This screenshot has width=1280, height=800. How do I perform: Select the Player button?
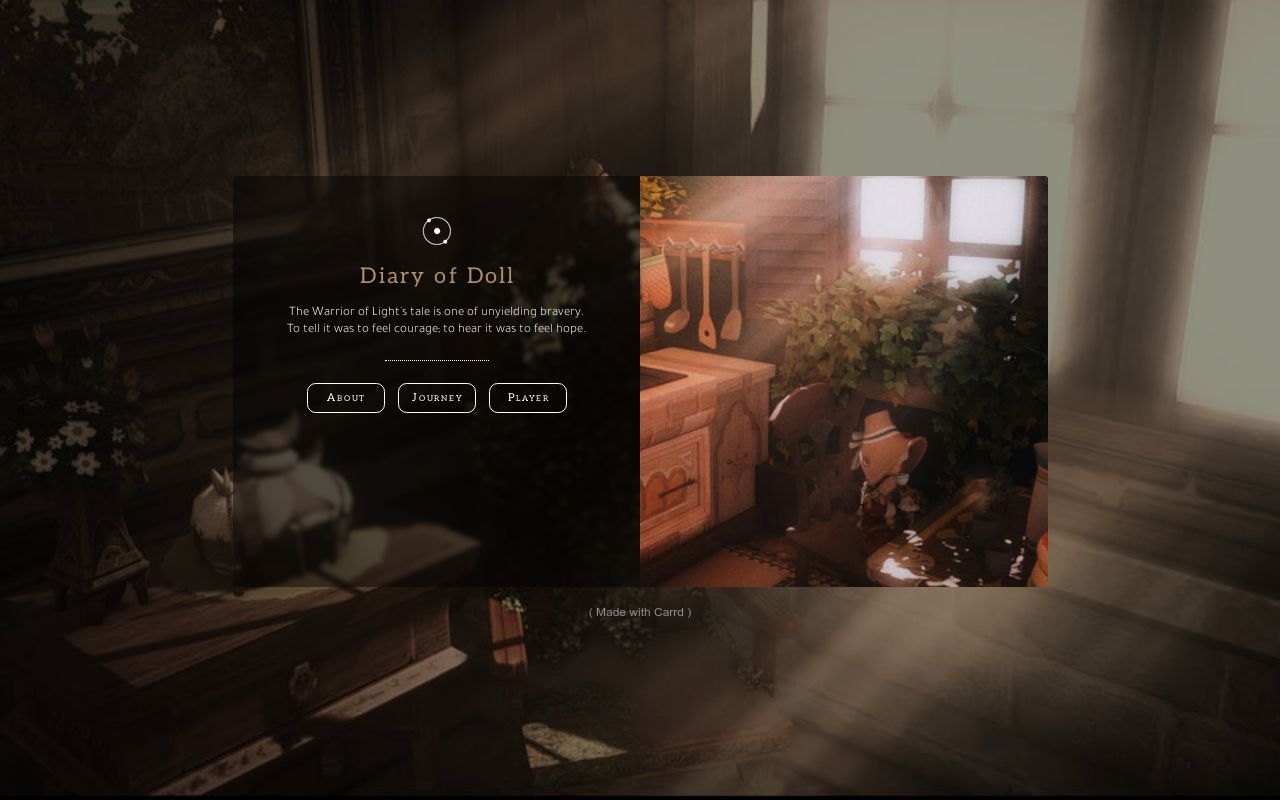click(x=528, y=397)
